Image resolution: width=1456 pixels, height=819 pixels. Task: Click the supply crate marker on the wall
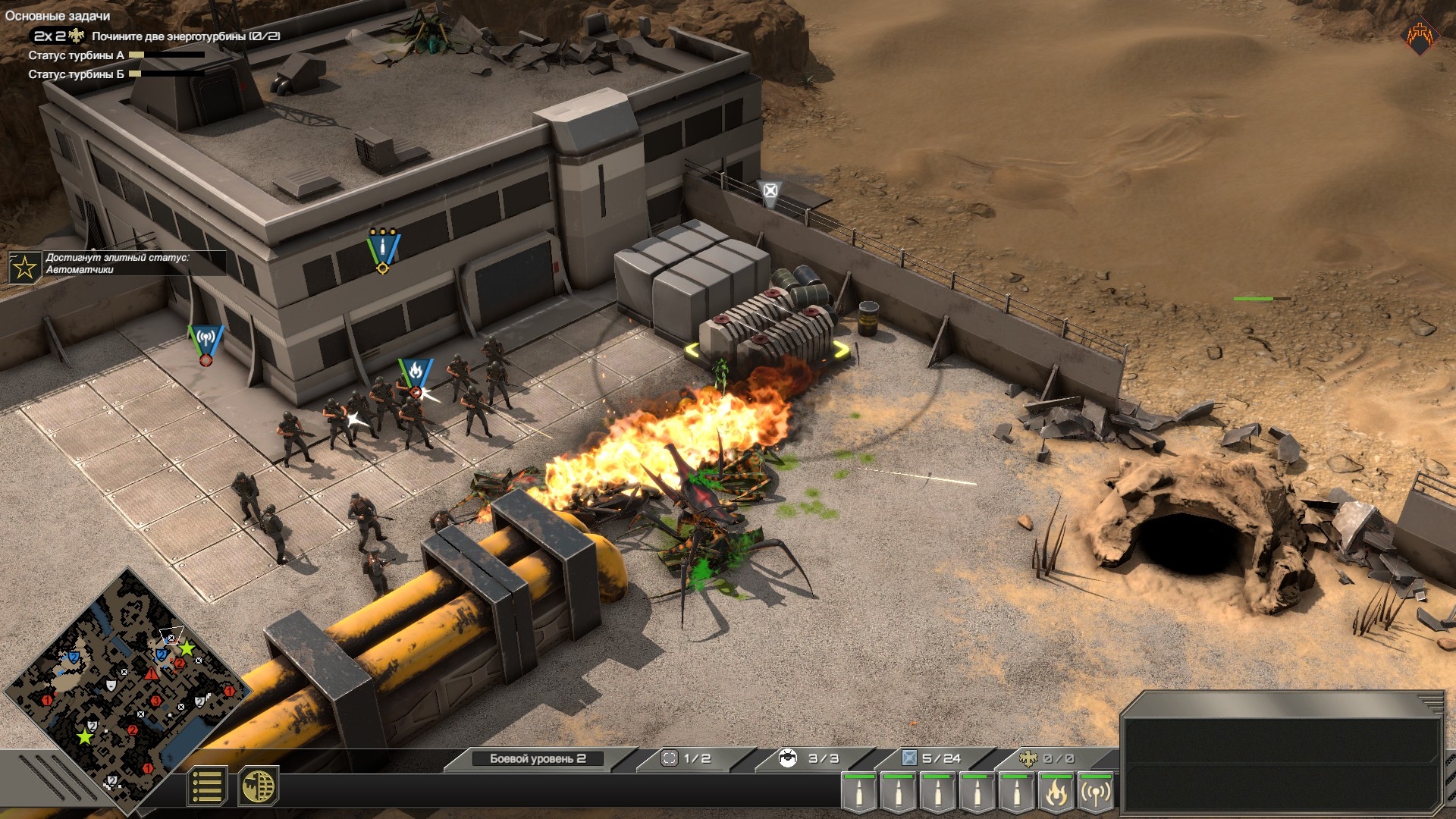(770, 191)
